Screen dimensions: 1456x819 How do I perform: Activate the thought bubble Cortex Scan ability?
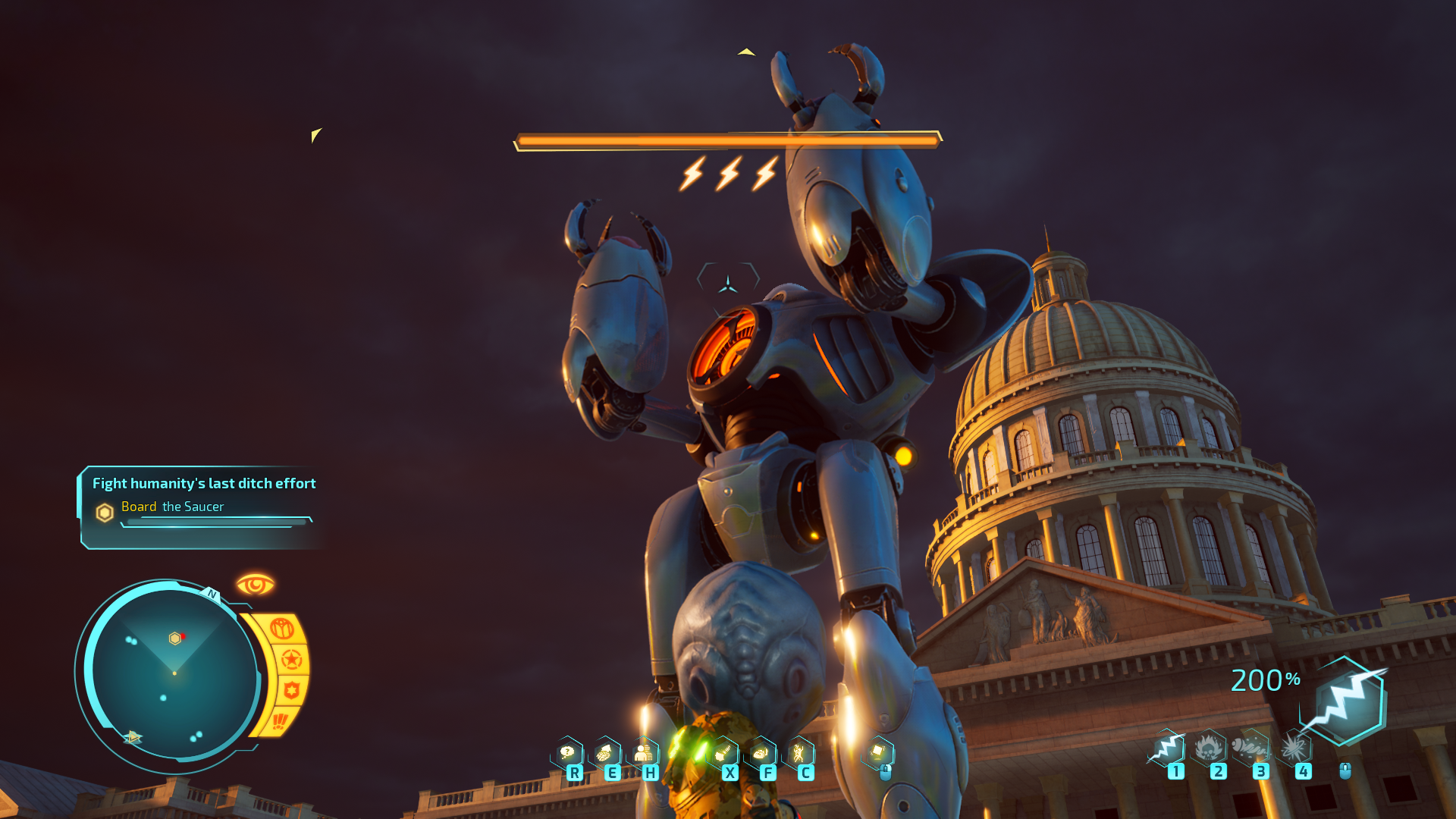pyautogui.click(x=568, y=753)
